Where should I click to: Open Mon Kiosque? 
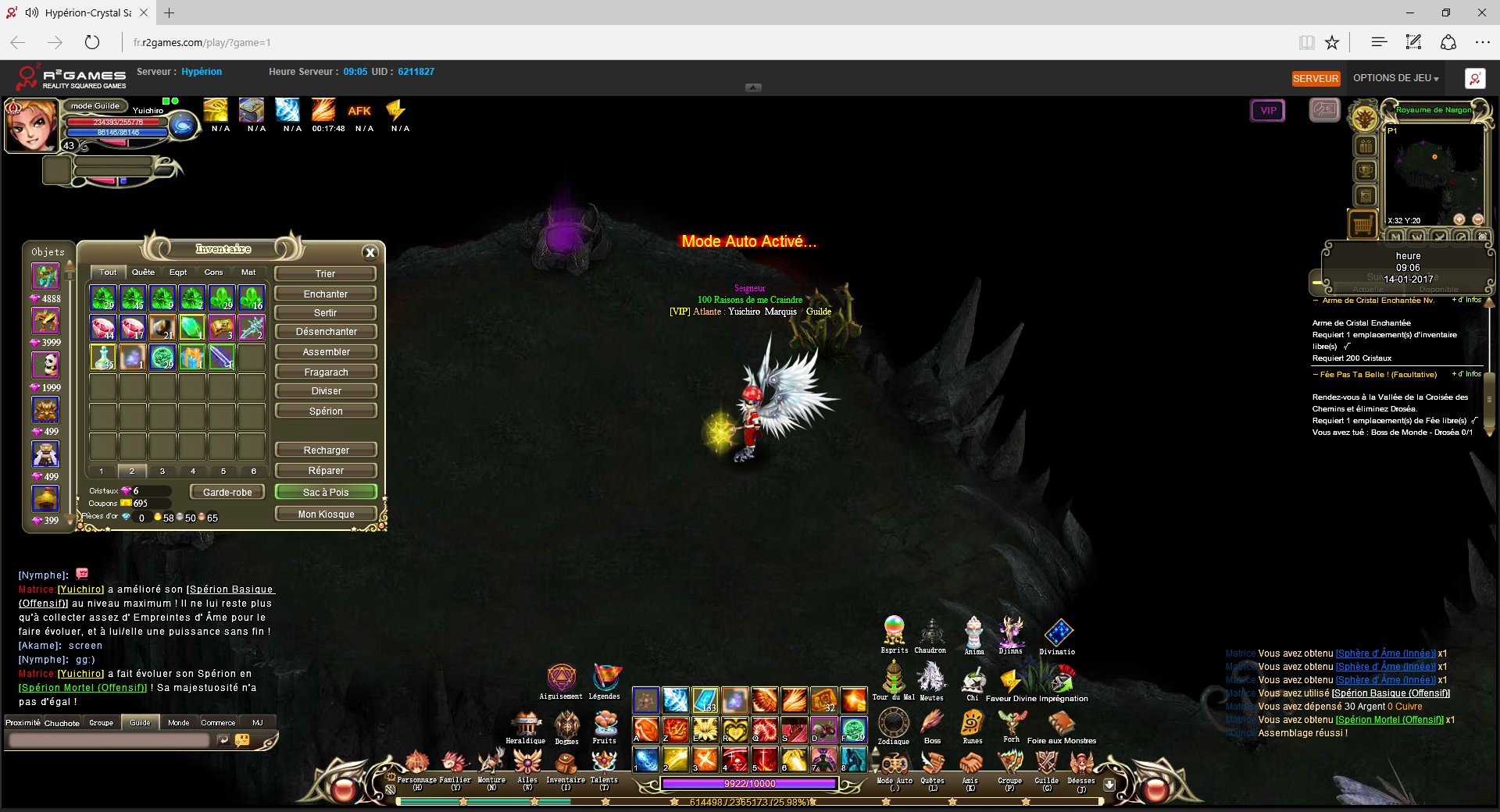(x=325, y=515)
